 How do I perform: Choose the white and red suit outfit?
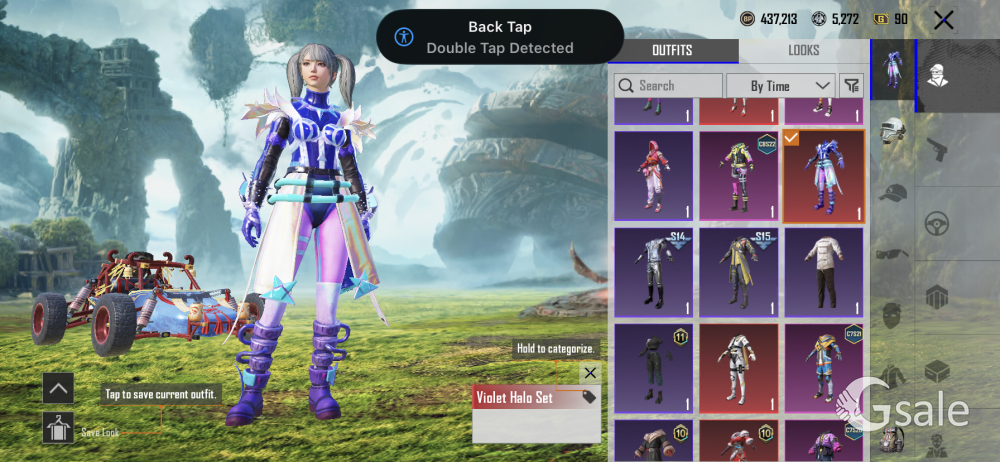click(739, 367)
